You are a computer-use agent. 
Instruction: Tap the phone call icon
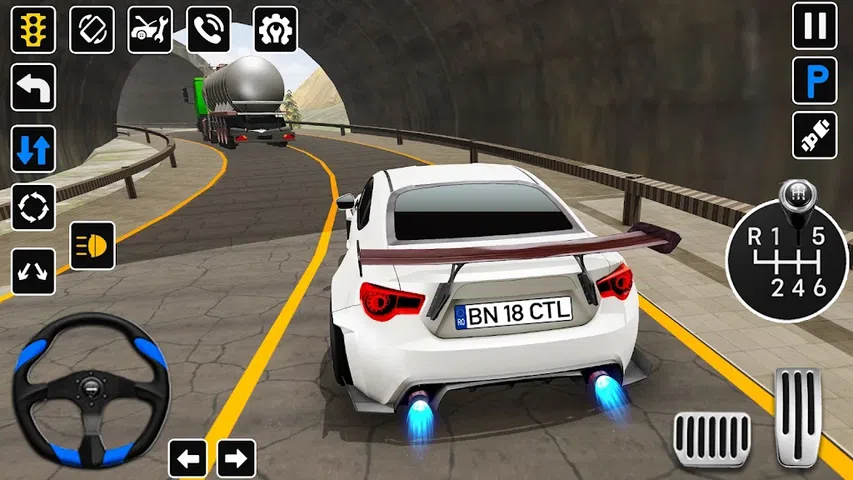[x=209, y=30]
